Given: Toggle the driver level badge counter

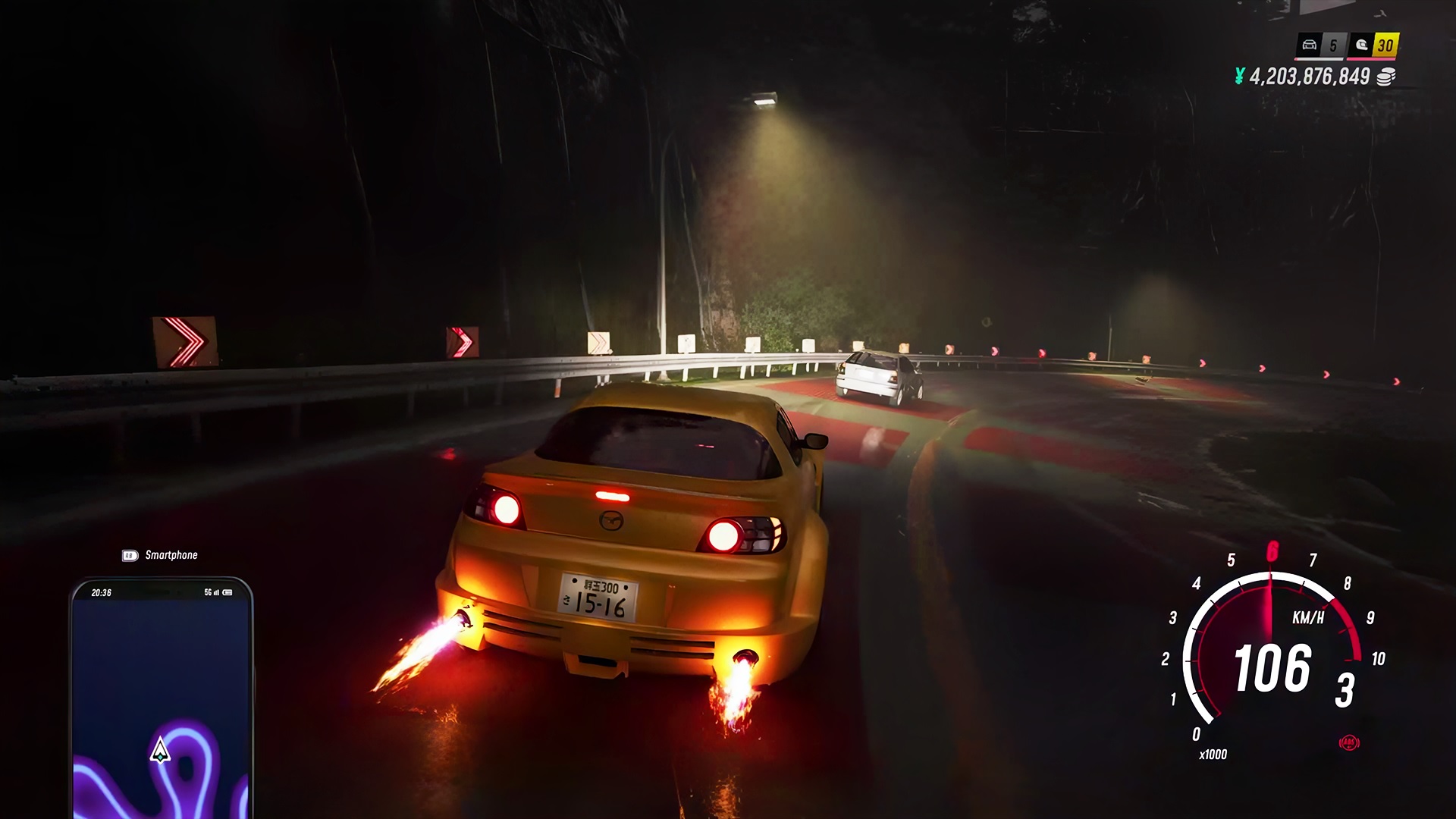Looking at the screenshot, I should [x=1385, y=43].
